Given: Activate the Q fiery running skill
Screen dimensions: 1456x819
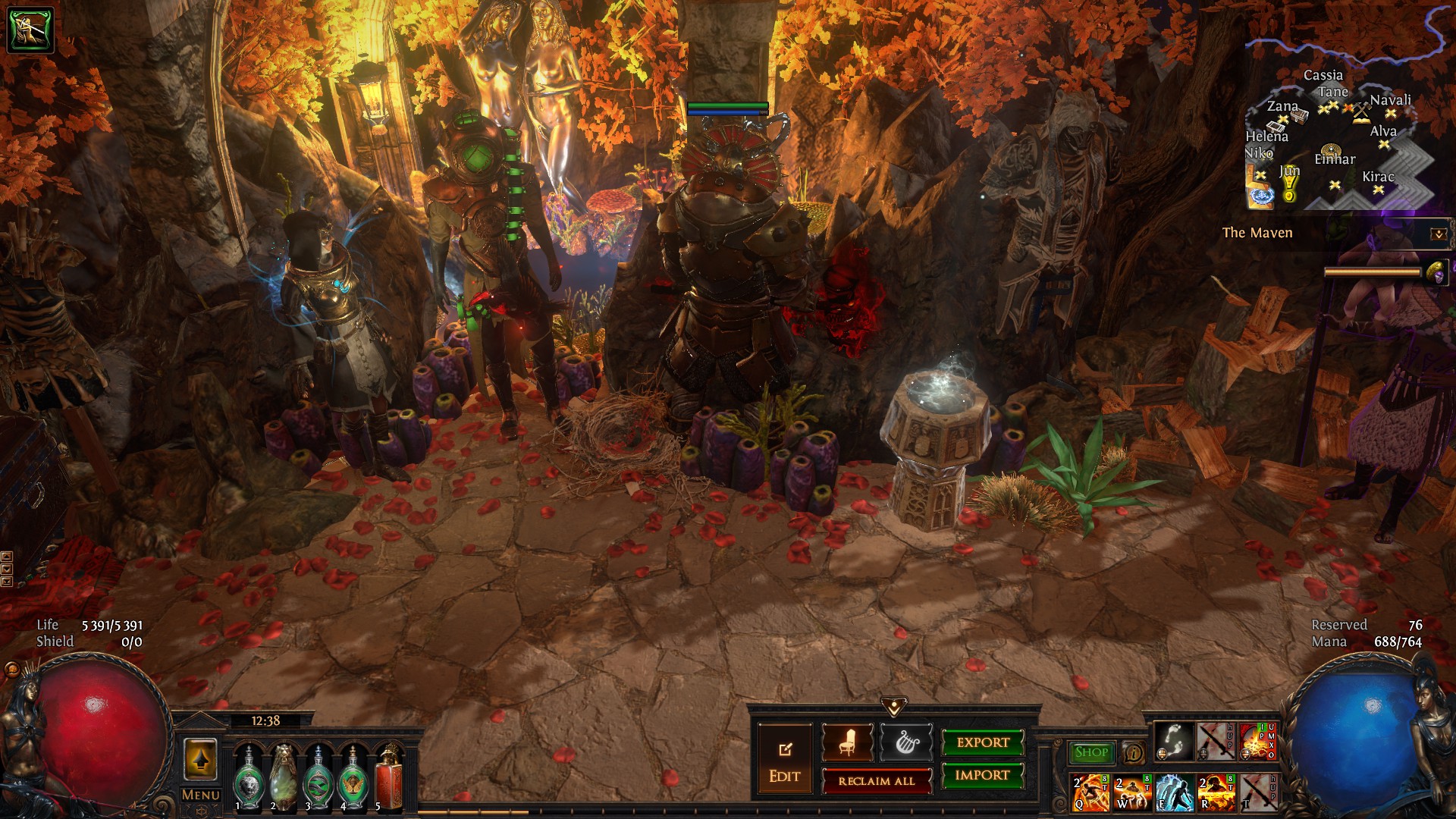Looking at the screenshot, I should tap(1090, 792).
